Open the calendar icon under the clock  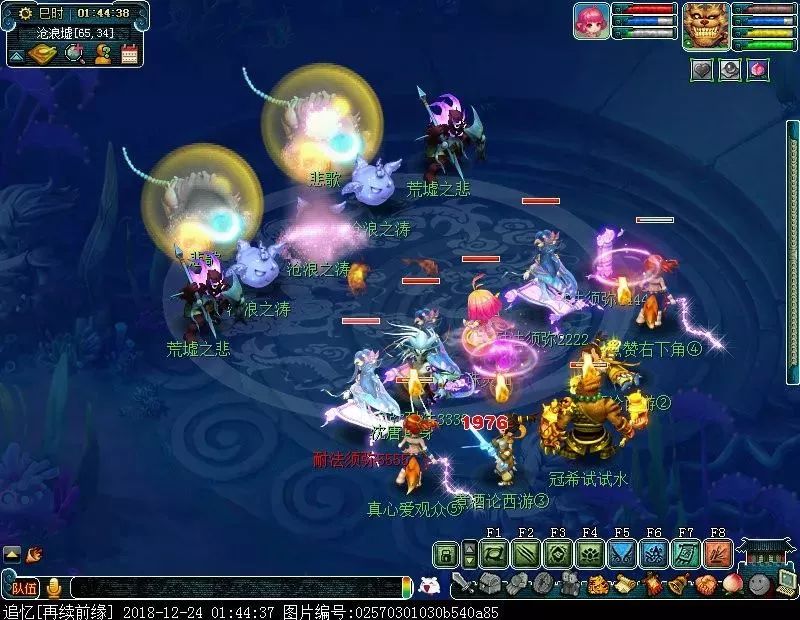pyautogui.click(x=129, y=54)
